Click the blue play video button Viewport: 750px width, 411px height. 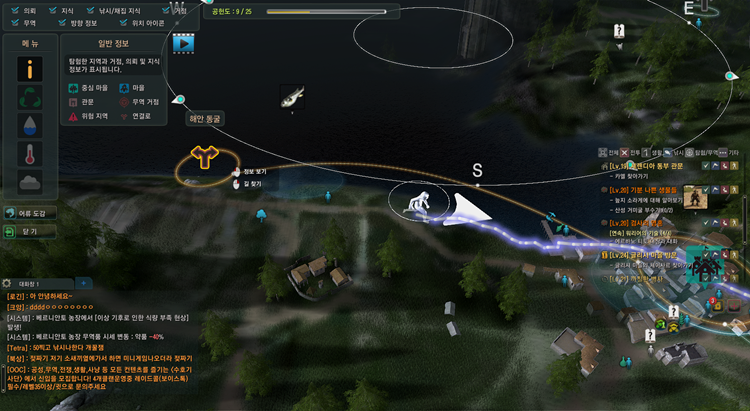pos(182,43)
